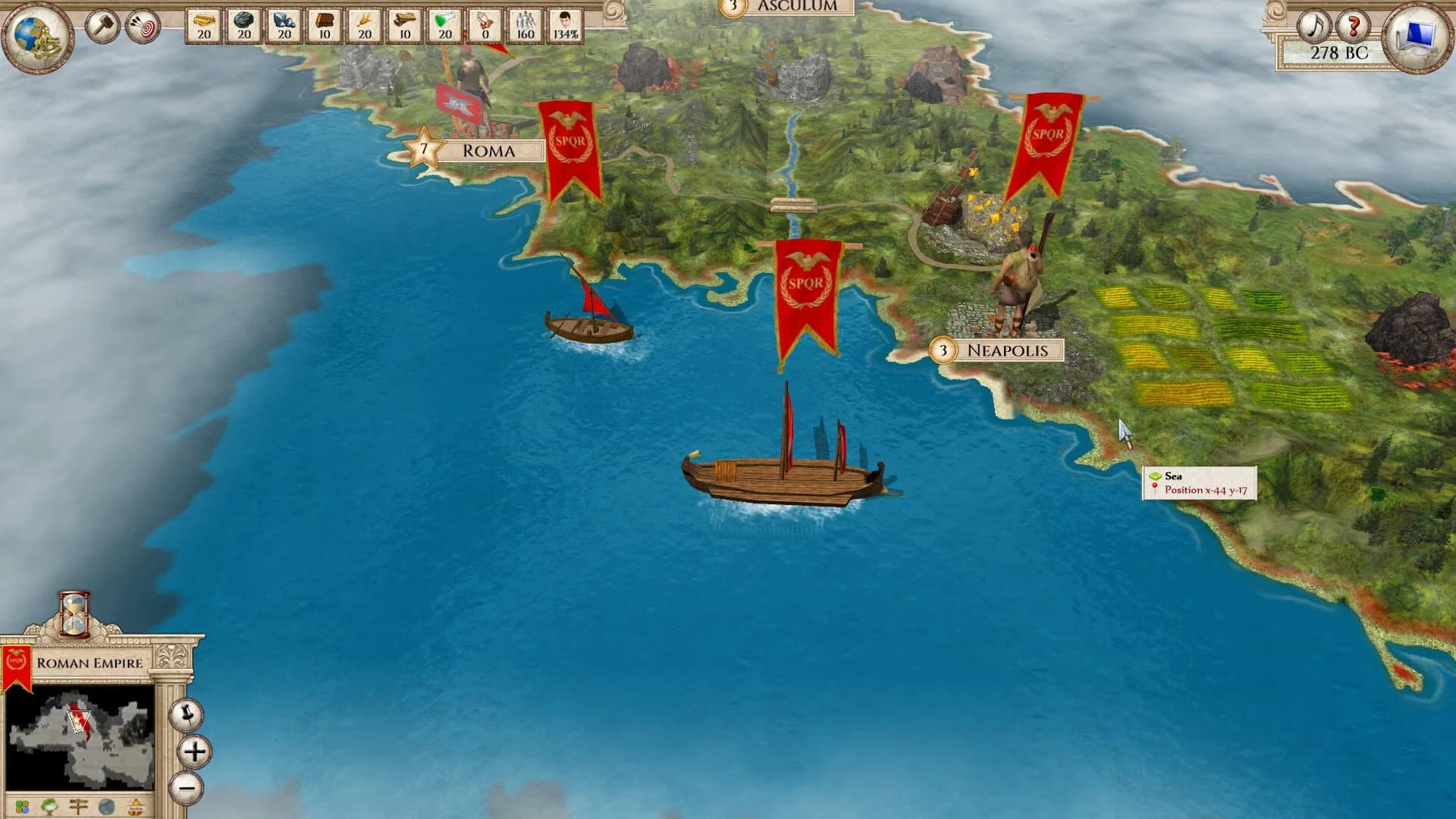This screenshot has width=1456, height=819.
Task: Select the Roma city label
Action: [x=490, y=149]
